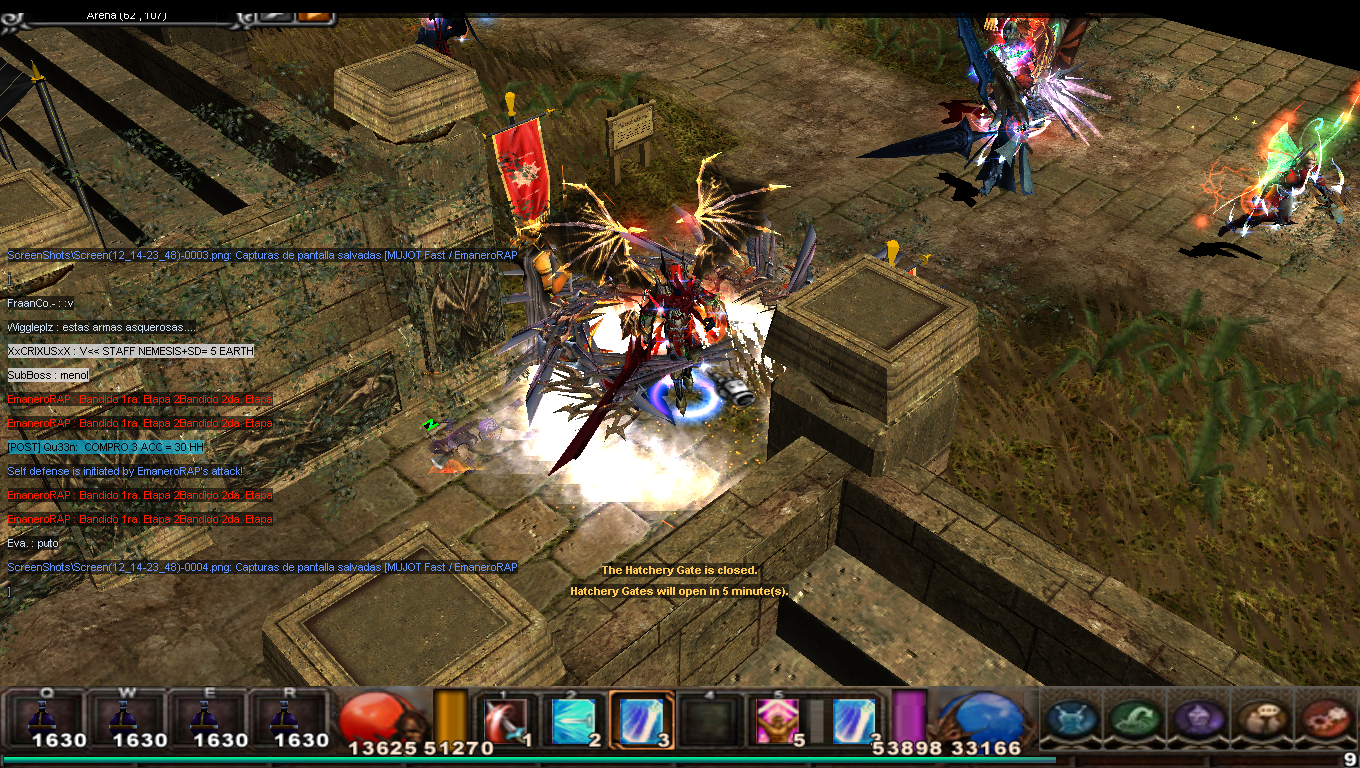Screen dimensions: 1360x768
Task: Activate the red sword slash skill in slot 1
Action: (x=505, y=720)
